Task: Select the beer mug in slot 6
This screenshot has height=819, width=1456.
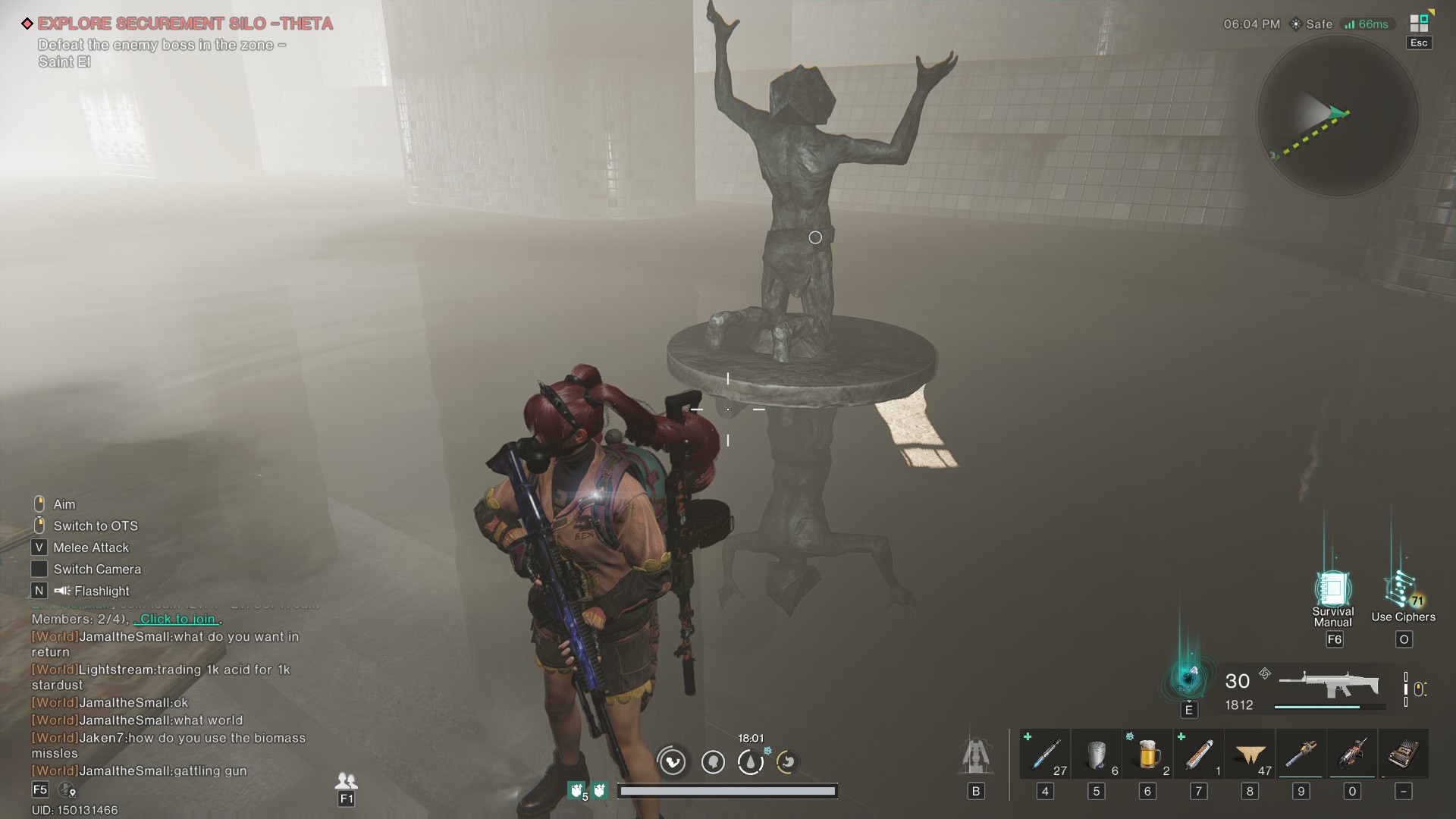Action: 1147,755
